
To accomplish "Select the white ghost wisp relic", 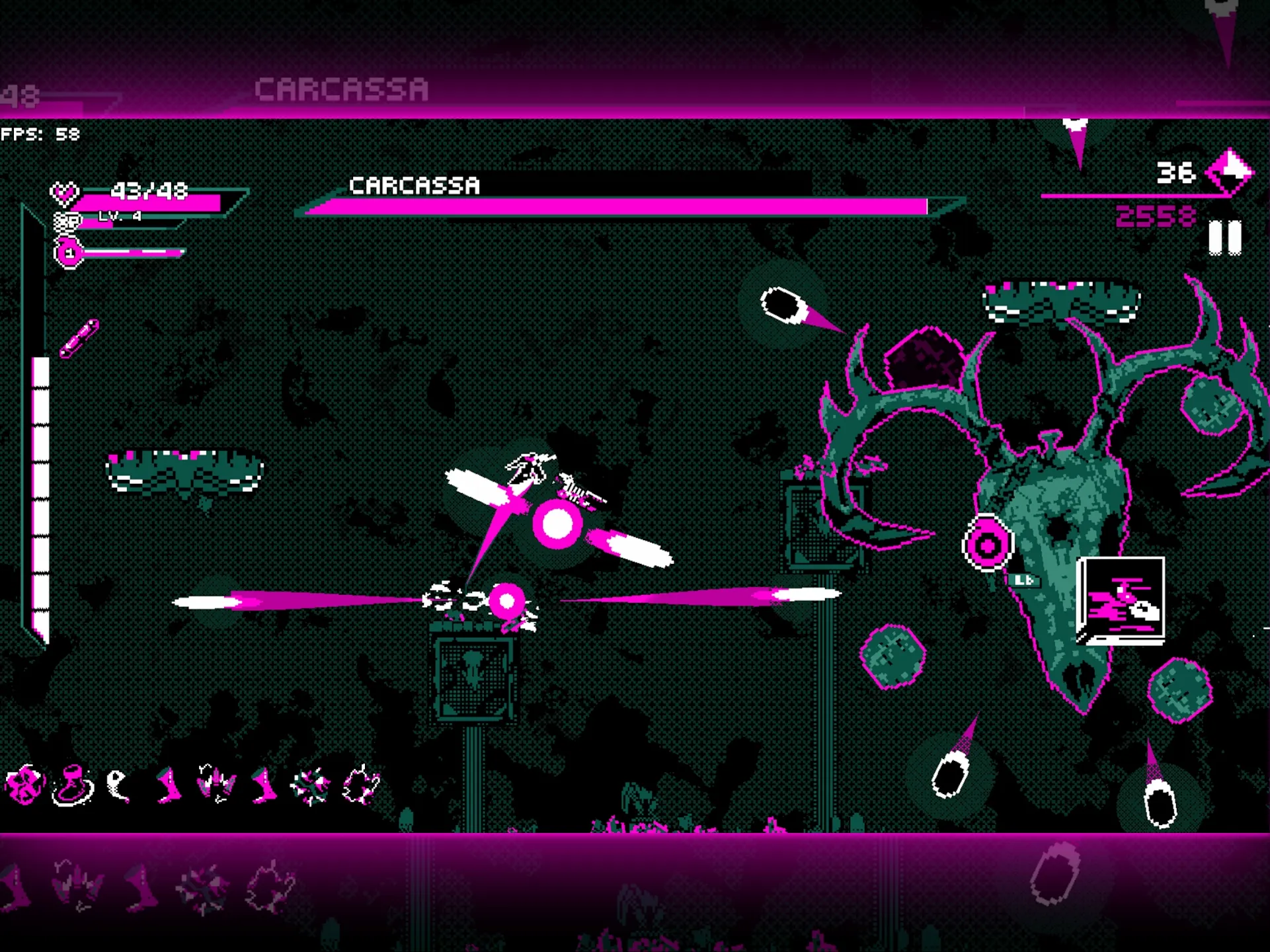I will (x=118, y=785).
